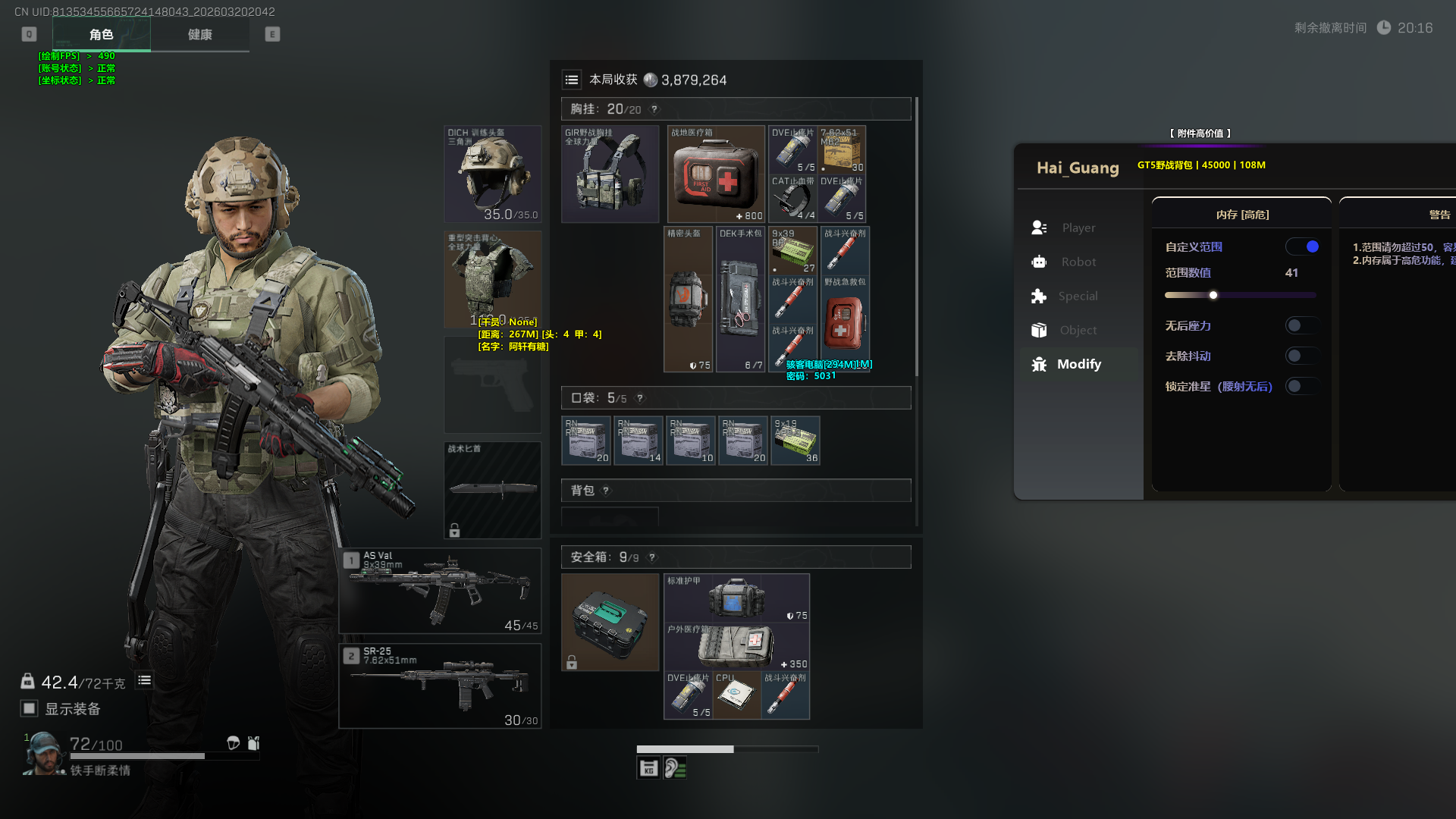Select the 角色 tab
Image resolution: width=1456 pixels, height=819 pixels.
coord(101,35)
